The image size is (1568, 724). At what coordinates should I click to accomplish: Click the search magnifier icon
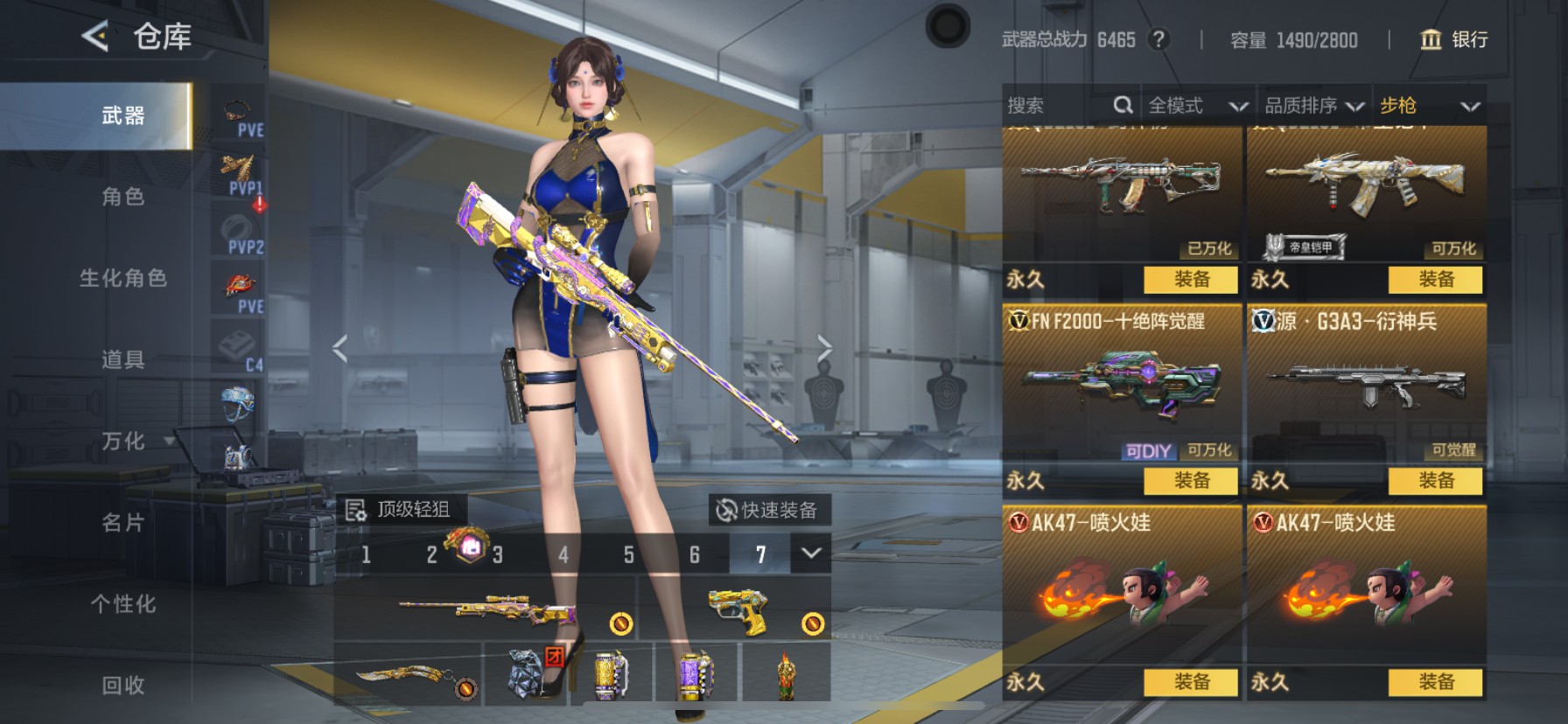pyautogui.click(x=1124, y=106)
